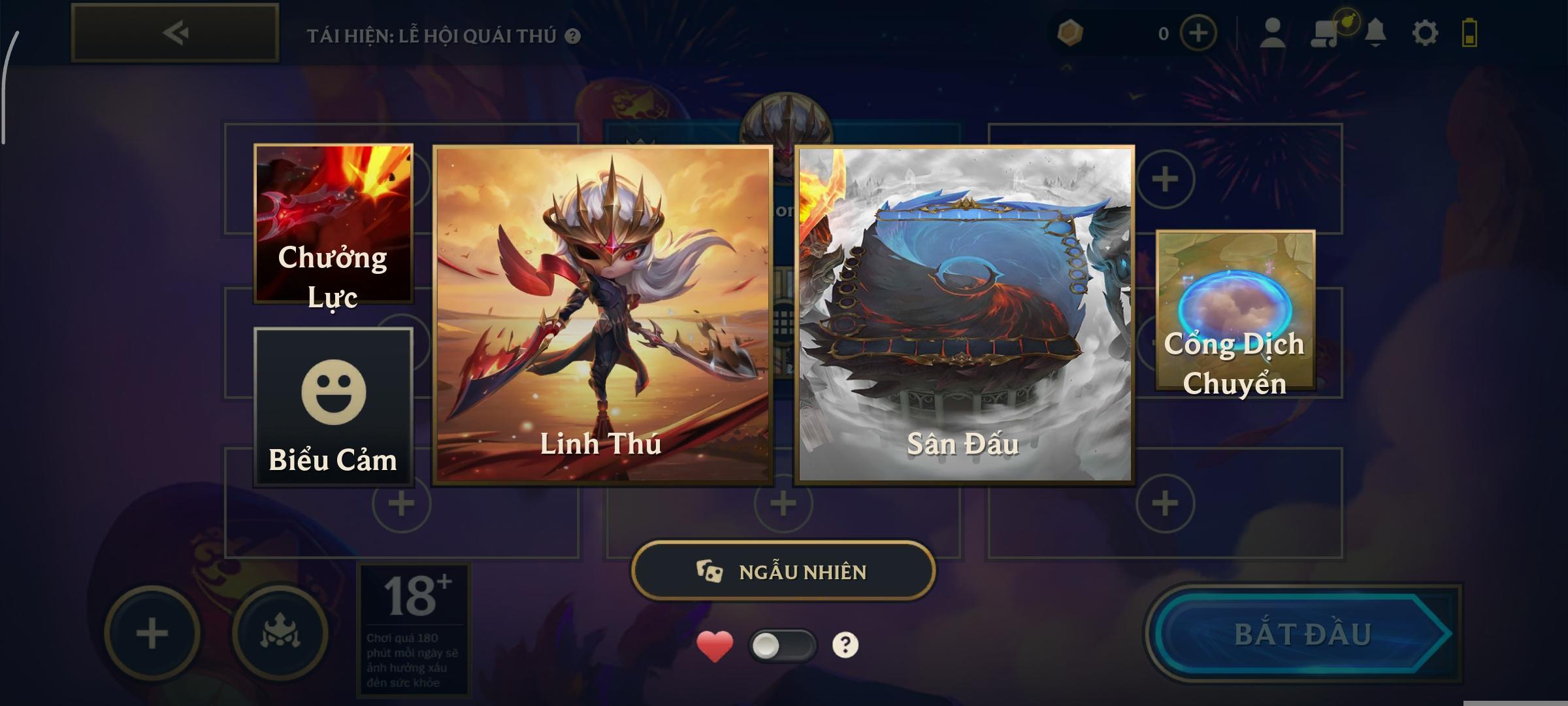The image size is (1568, 706).
Task: Open the missions scroll icon
Action: [1325, 33]
